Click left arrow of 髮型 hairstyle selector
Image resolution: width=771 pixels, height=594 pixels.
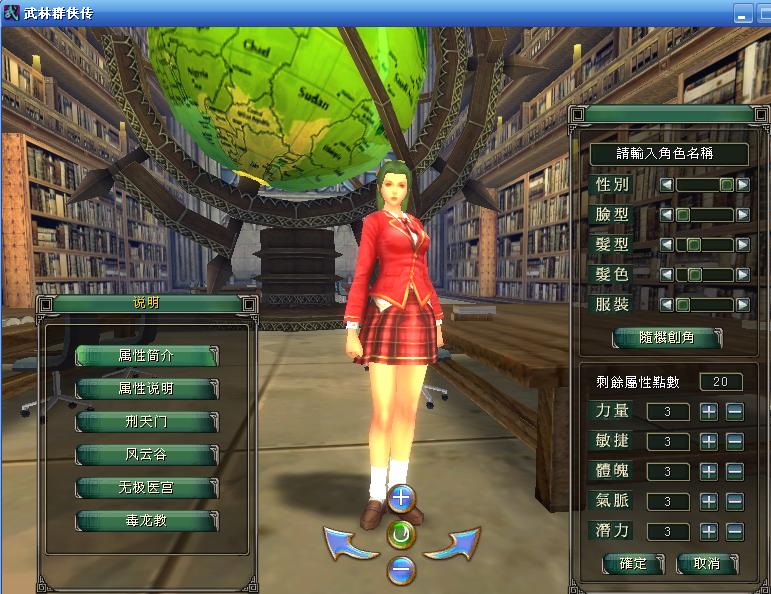(666, 245)
